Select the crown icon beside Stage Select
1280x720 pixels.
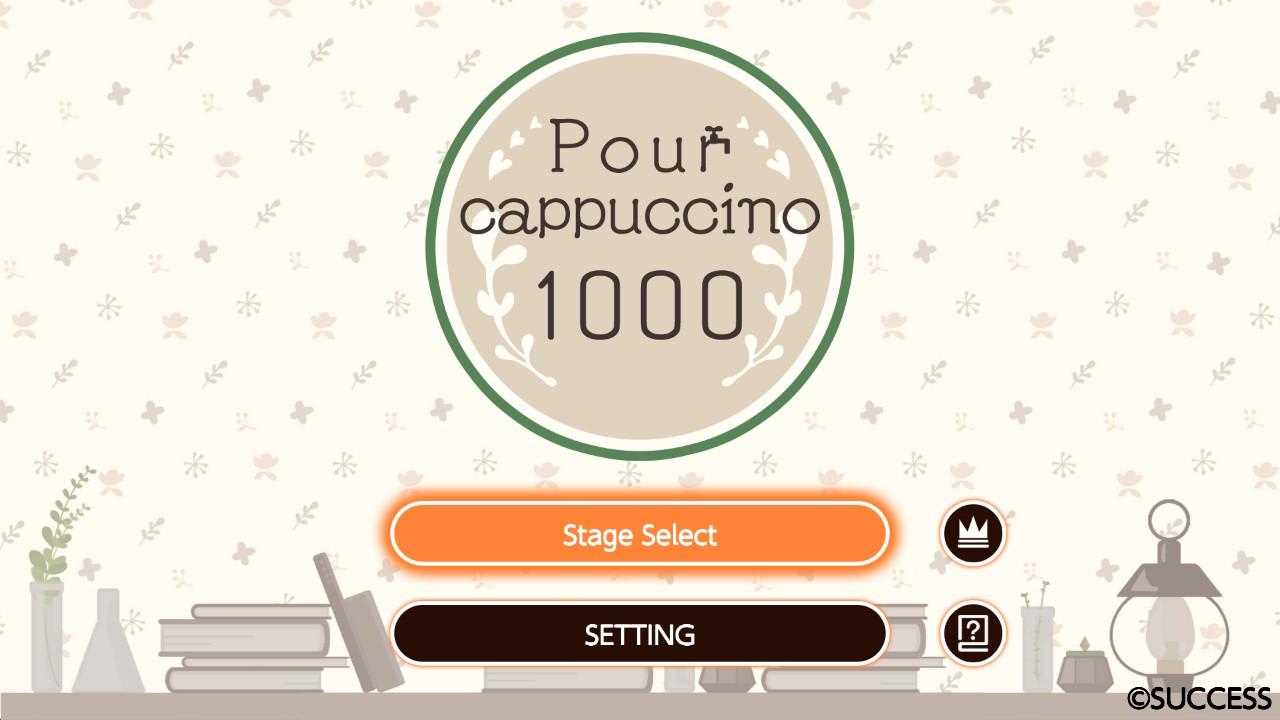tap(974, 532)
